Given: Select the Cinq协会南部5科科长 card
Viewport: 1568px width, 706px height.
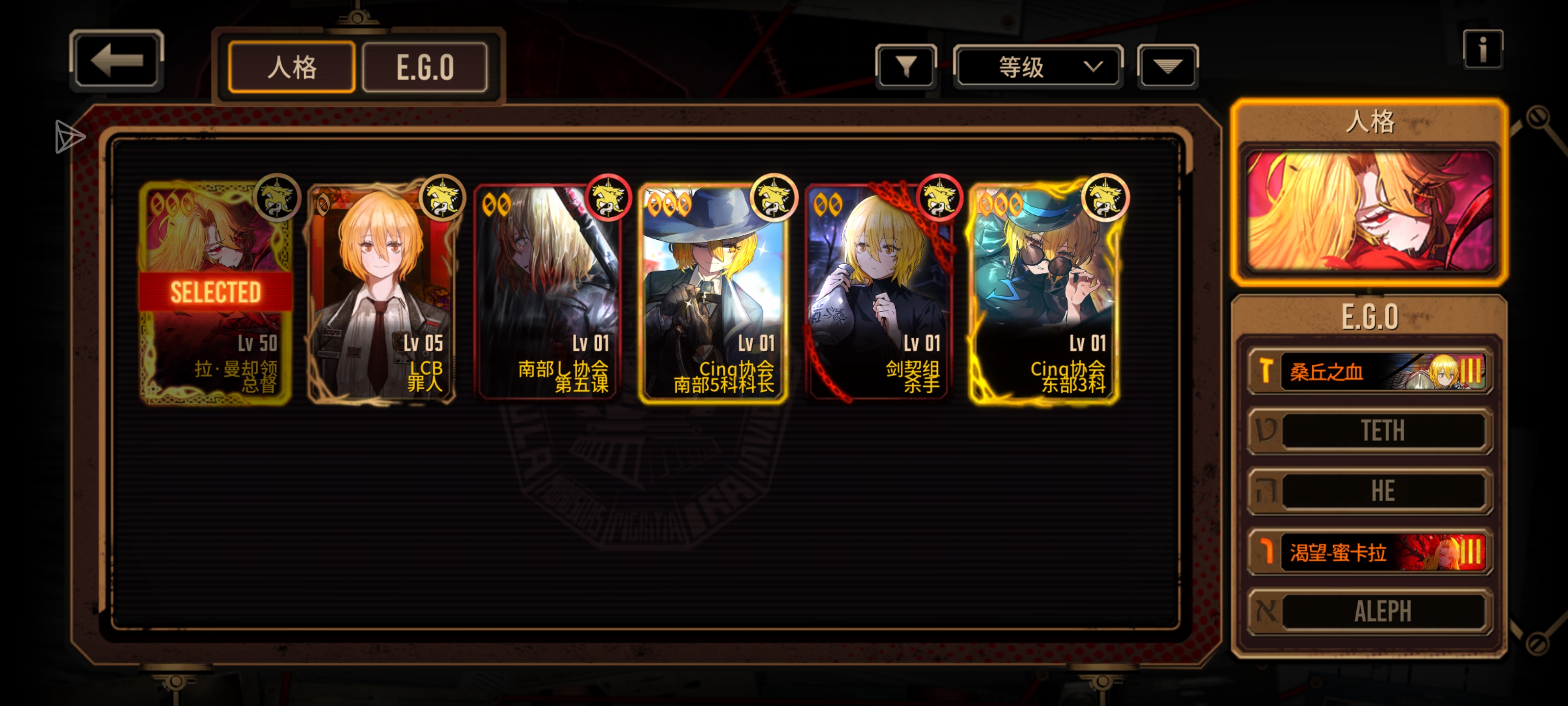Looking at the screenshot, I should 713,292.
